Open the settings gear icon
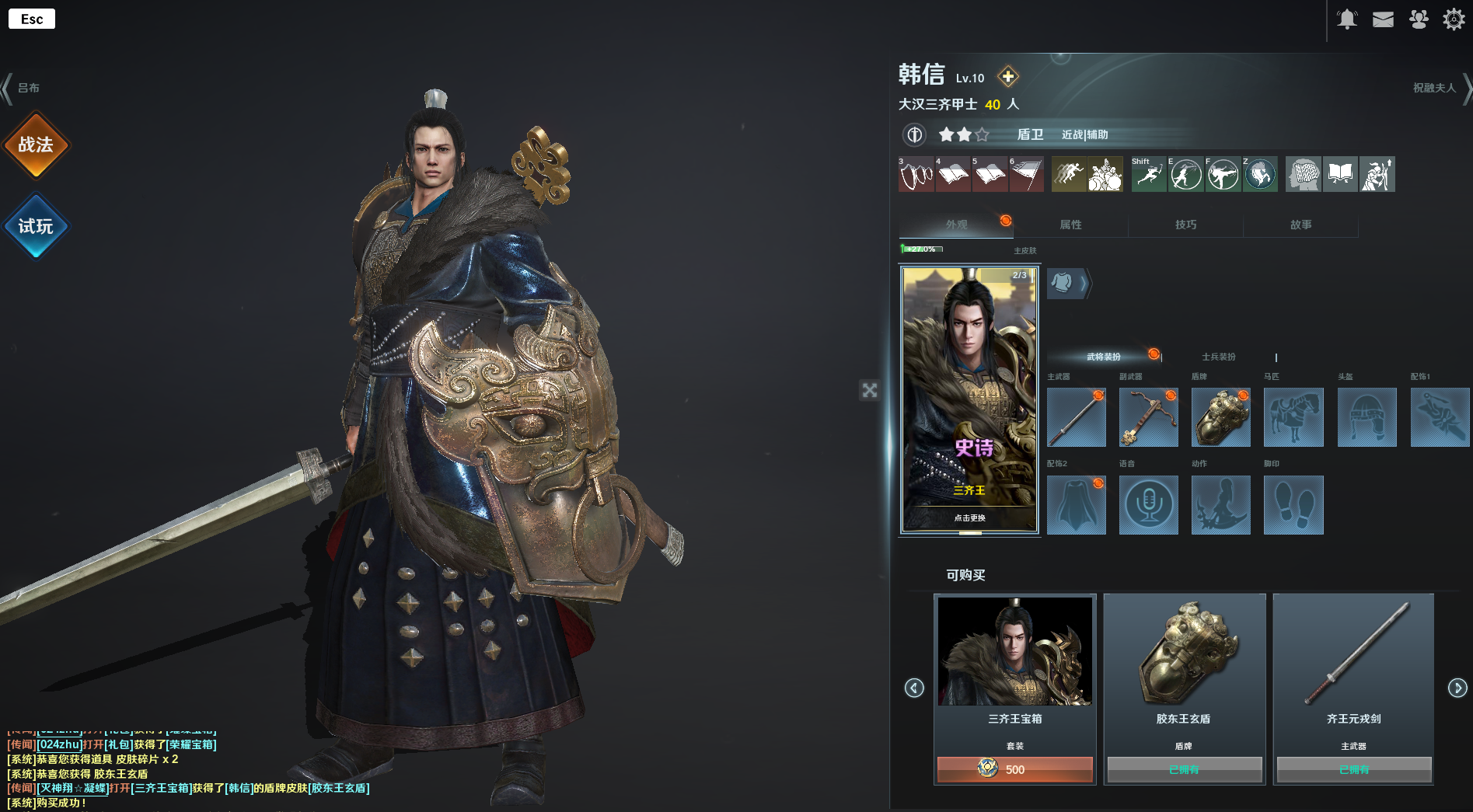1473x812 pixels. pyautogui.click(x=1454, y=19)
